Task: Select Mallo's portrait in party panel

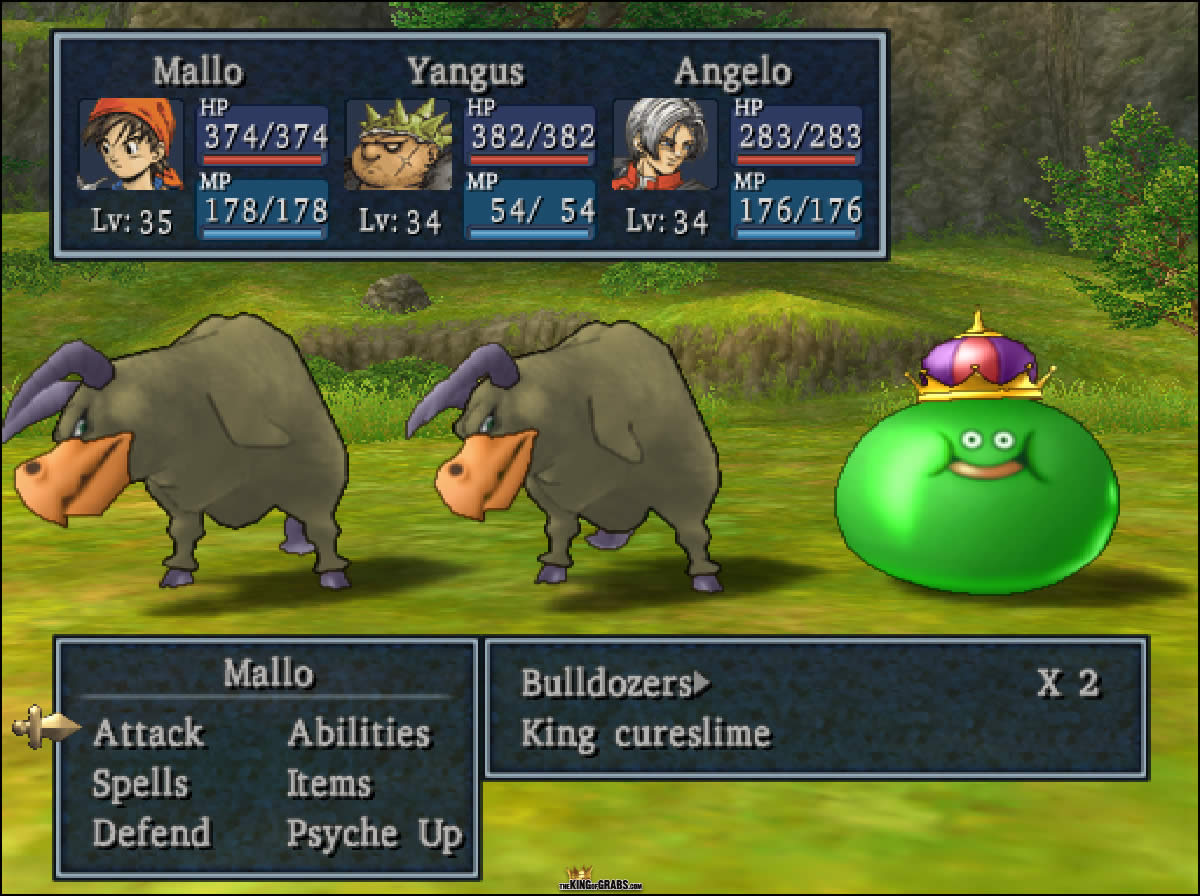Action: point(131,145)
